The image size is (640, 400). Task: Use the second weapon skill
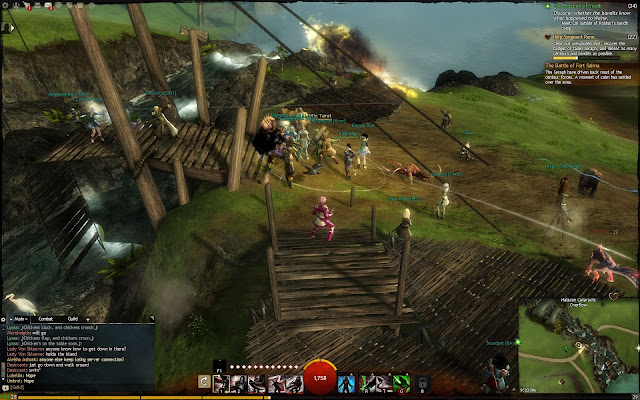pyautogui.click(x=238, y=382)
